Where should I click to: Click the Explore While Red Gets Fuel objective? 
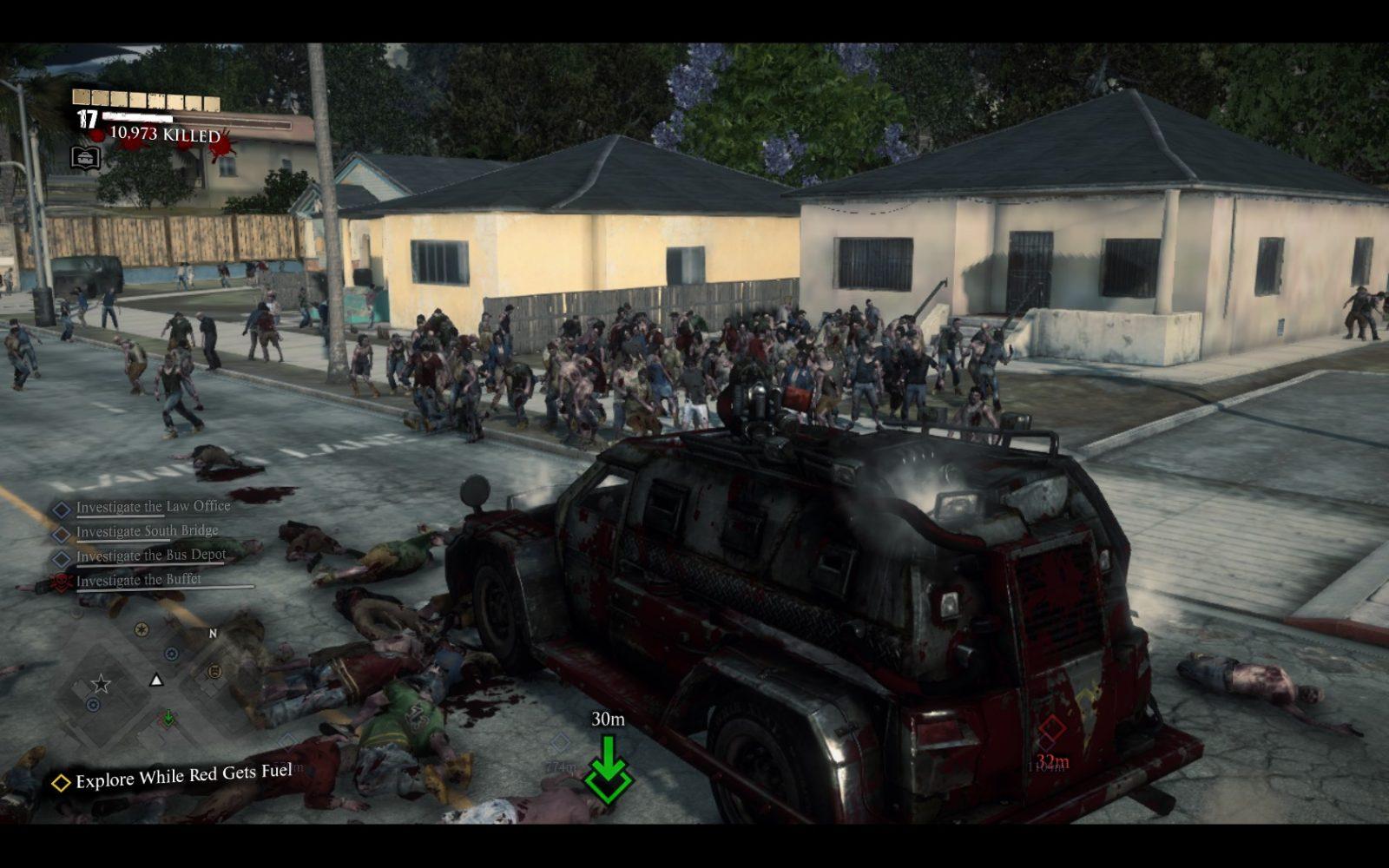(183, 775)
